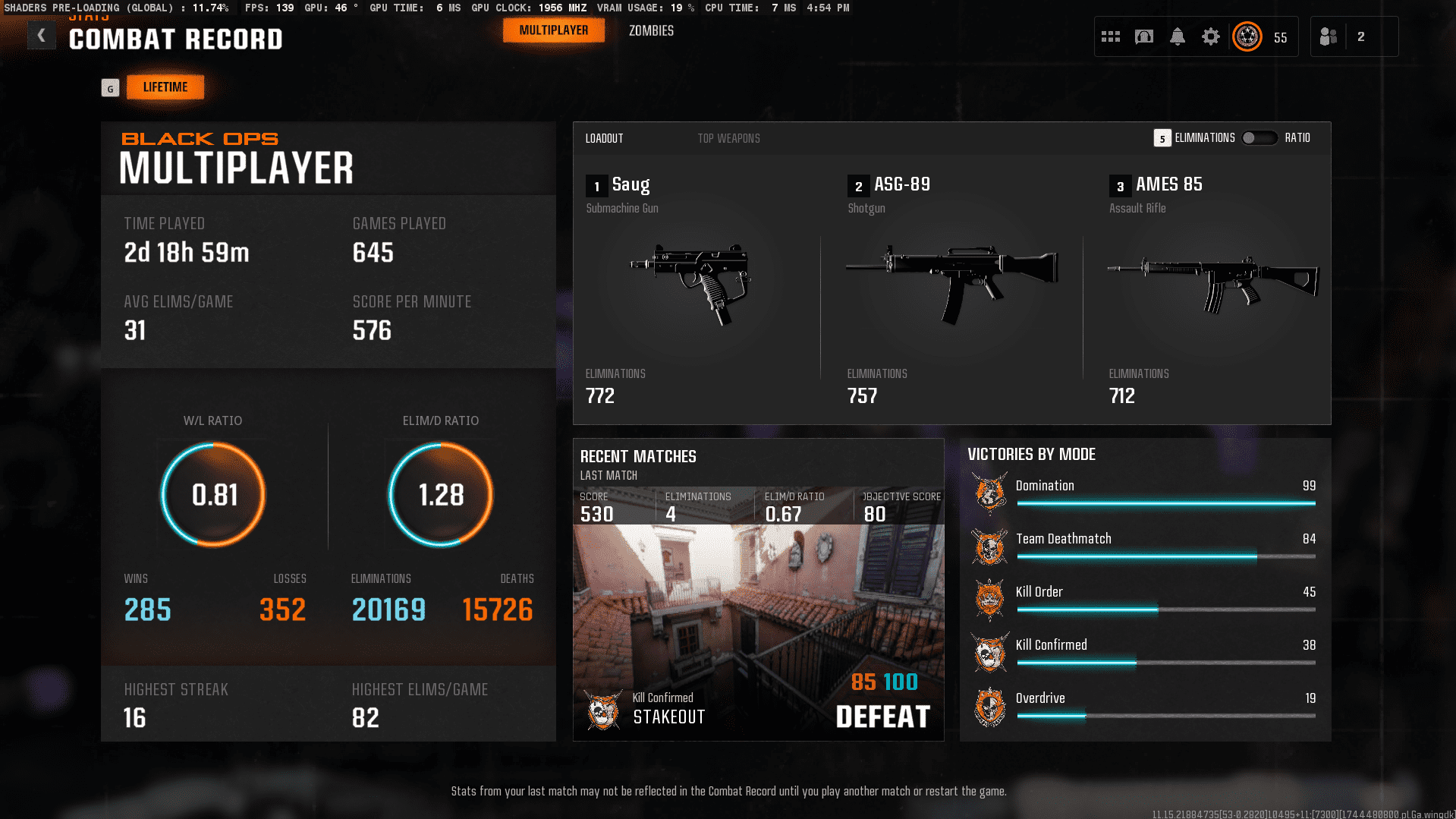Go back using the arrow button
1456x819 pixels.
click(x=42, y=36)
